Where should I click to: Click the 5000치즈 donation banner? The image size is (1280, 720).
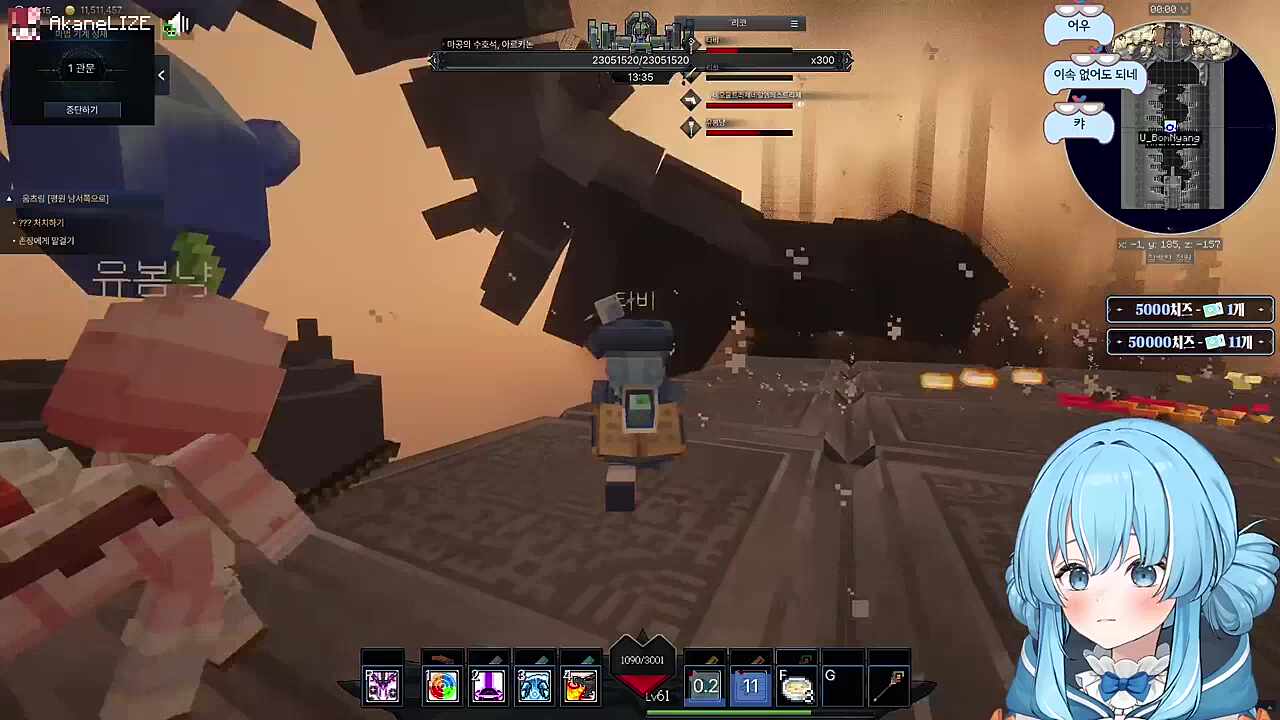[x=1189, y=310]
